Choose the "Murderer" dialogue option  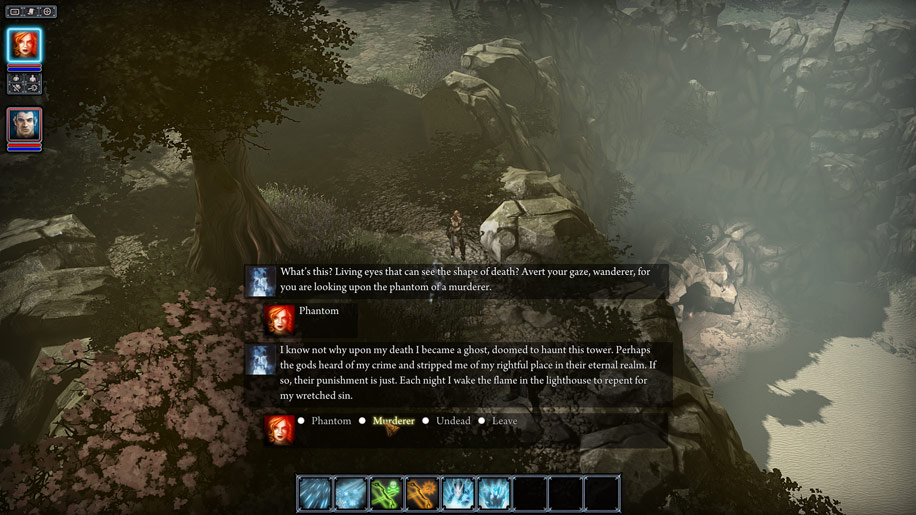393,421
